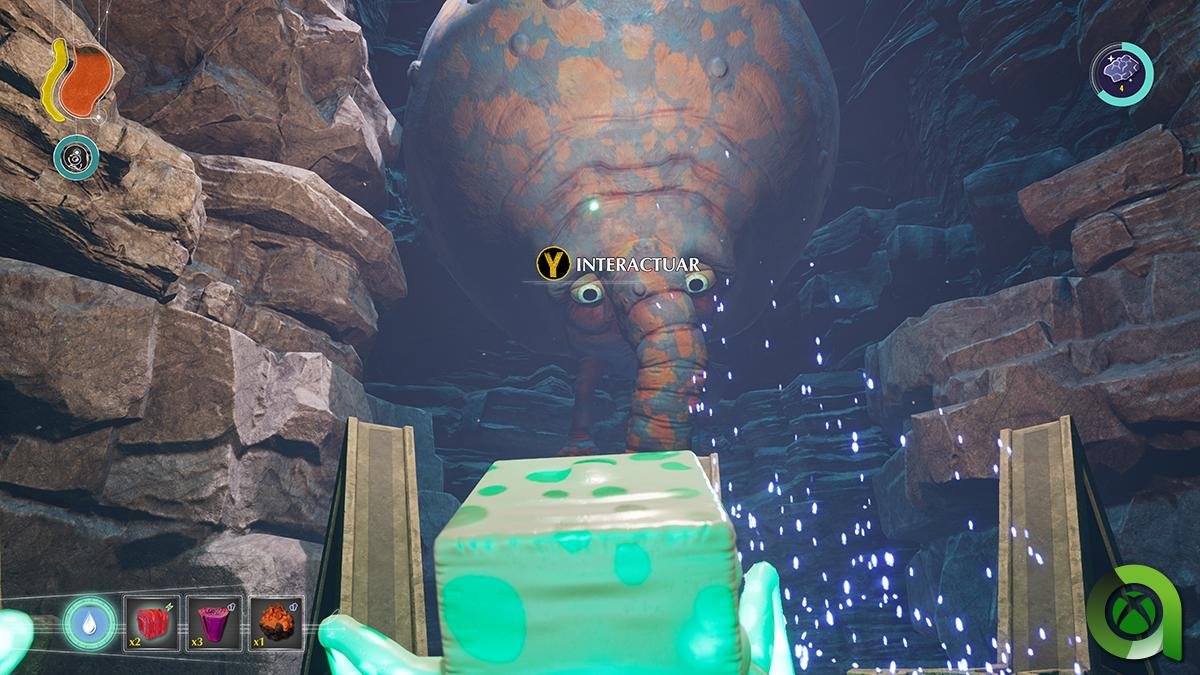Click the teal ring gadget icon

point(76,157)
